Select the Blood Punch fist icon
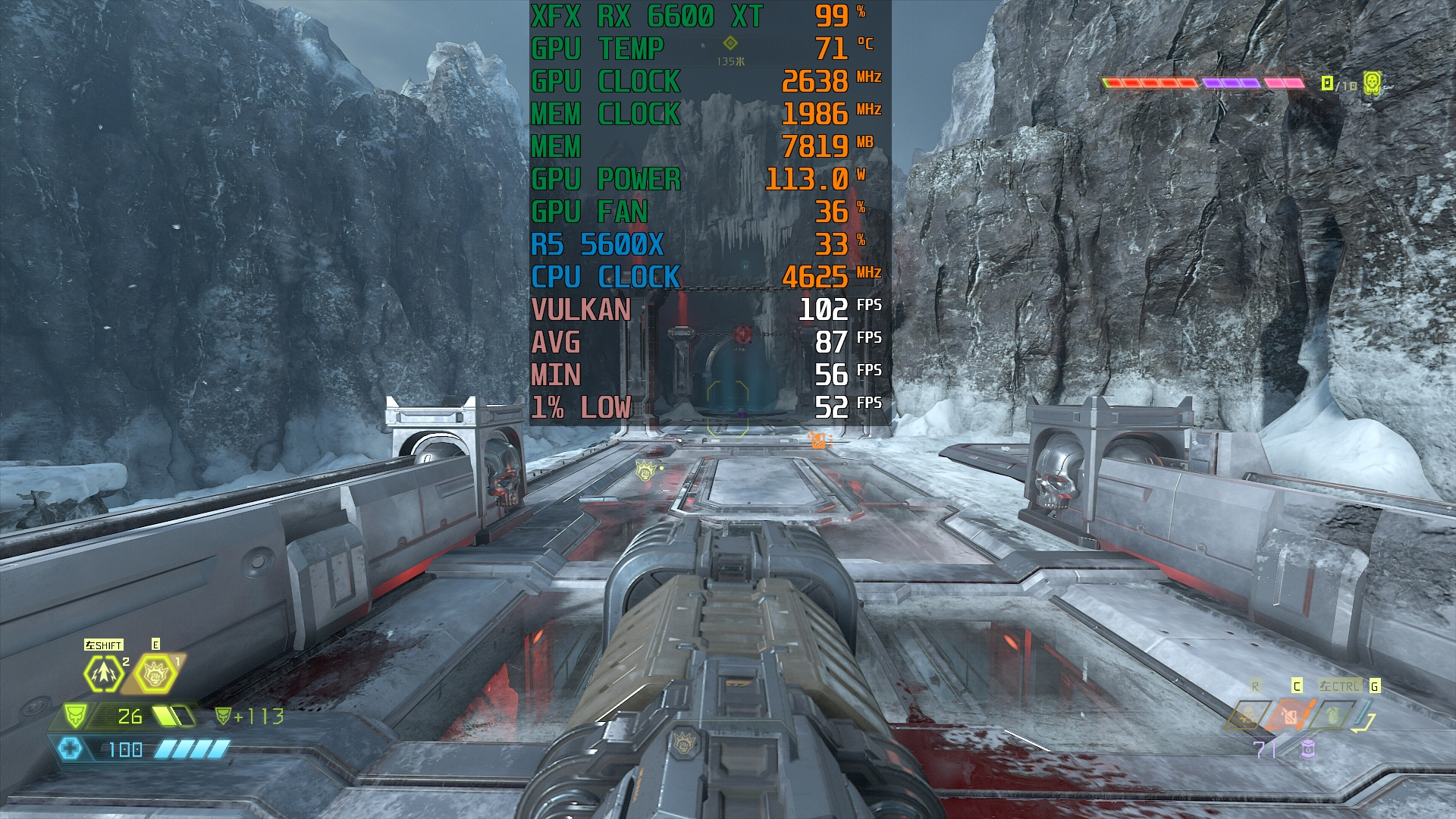The width and height of the screenshot is (1456, 819). pyautogui.click(x=156, y=673)
